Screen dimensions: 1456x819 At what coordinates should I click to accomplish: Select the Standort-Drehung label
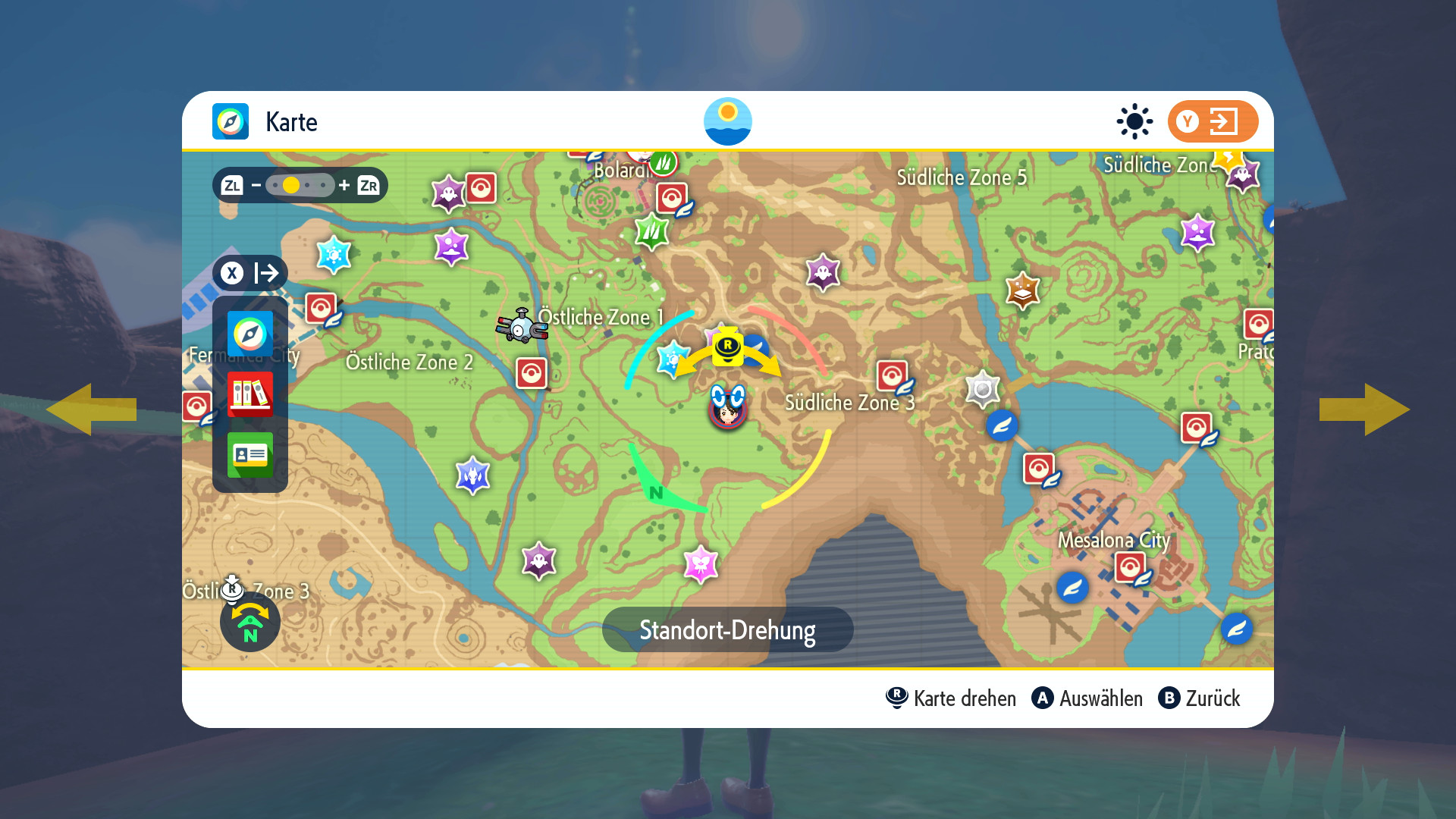(x=727, y=629)
